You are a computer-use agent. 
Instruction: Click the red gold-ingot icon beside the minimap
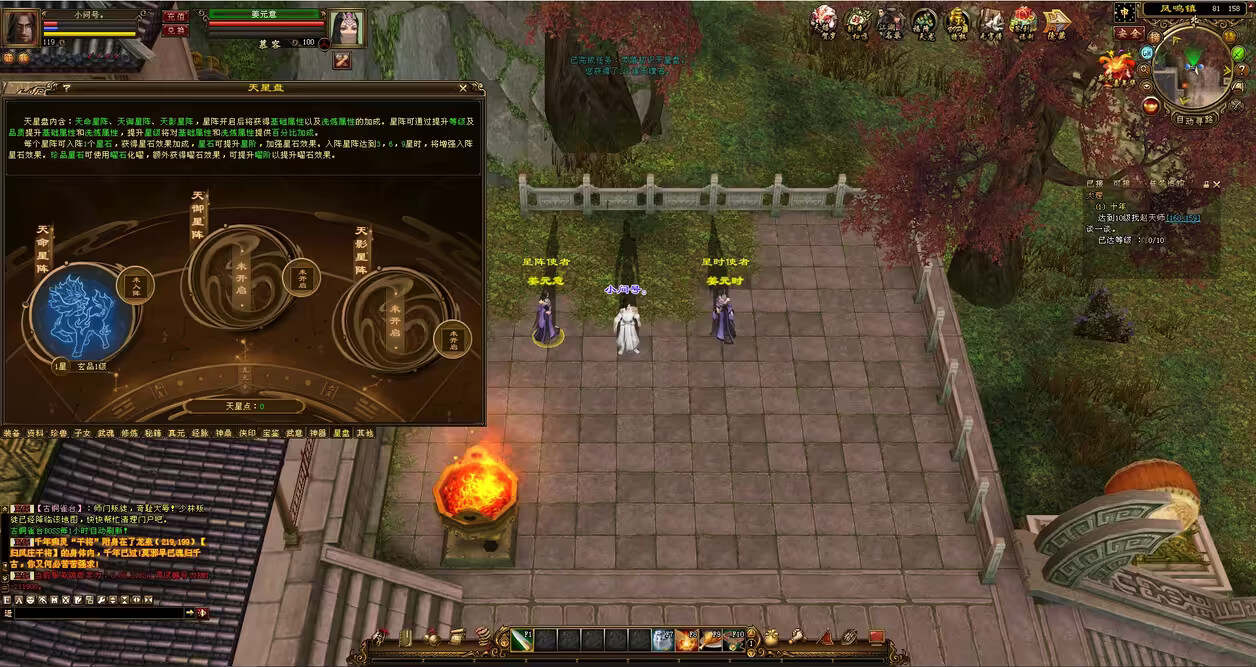tap(1151, 106)
